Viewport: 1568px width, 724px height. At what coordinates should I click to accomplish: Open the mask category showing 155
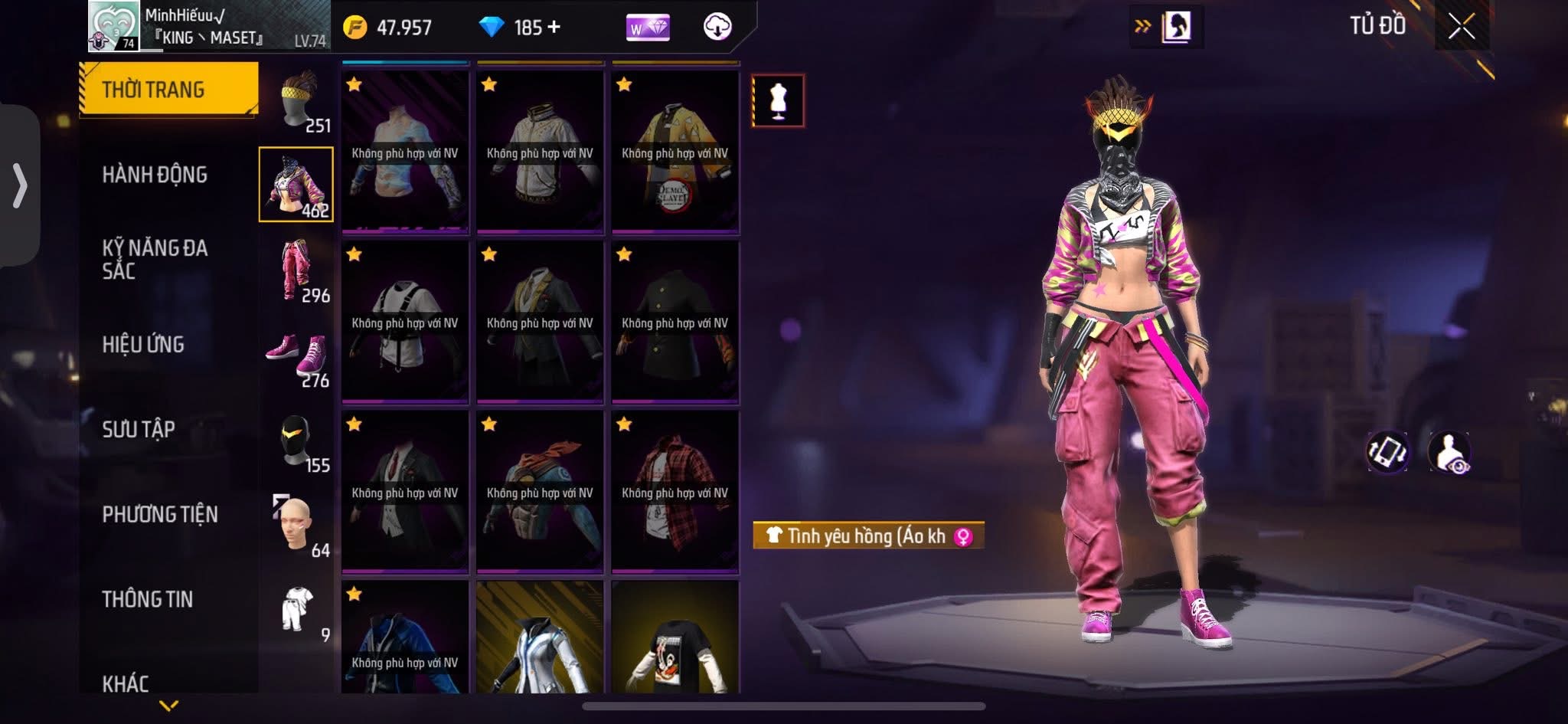click(x=299, y=442)
